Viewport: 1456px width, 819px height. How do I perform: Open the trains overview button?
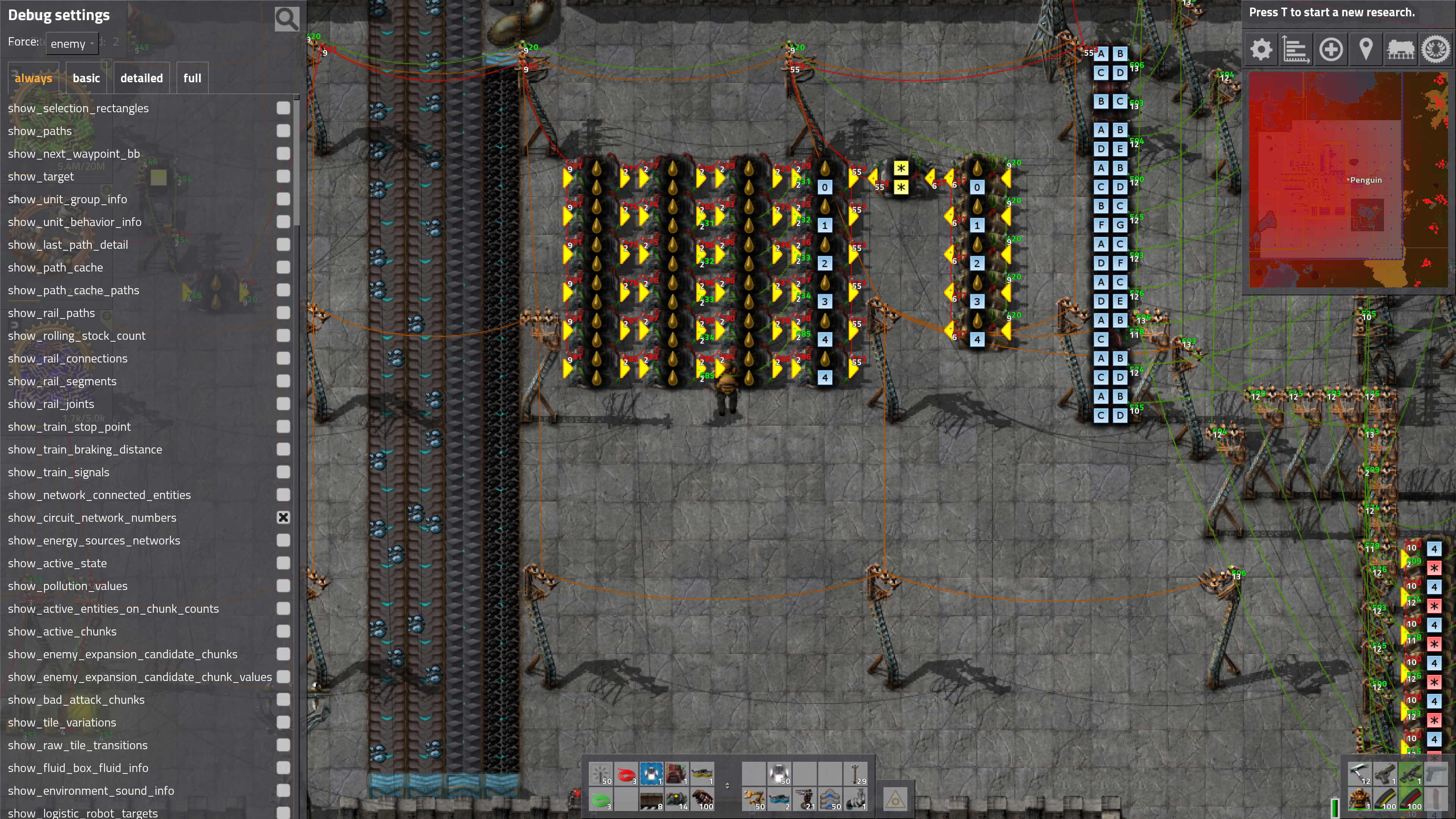click(x=1401, y=50)
